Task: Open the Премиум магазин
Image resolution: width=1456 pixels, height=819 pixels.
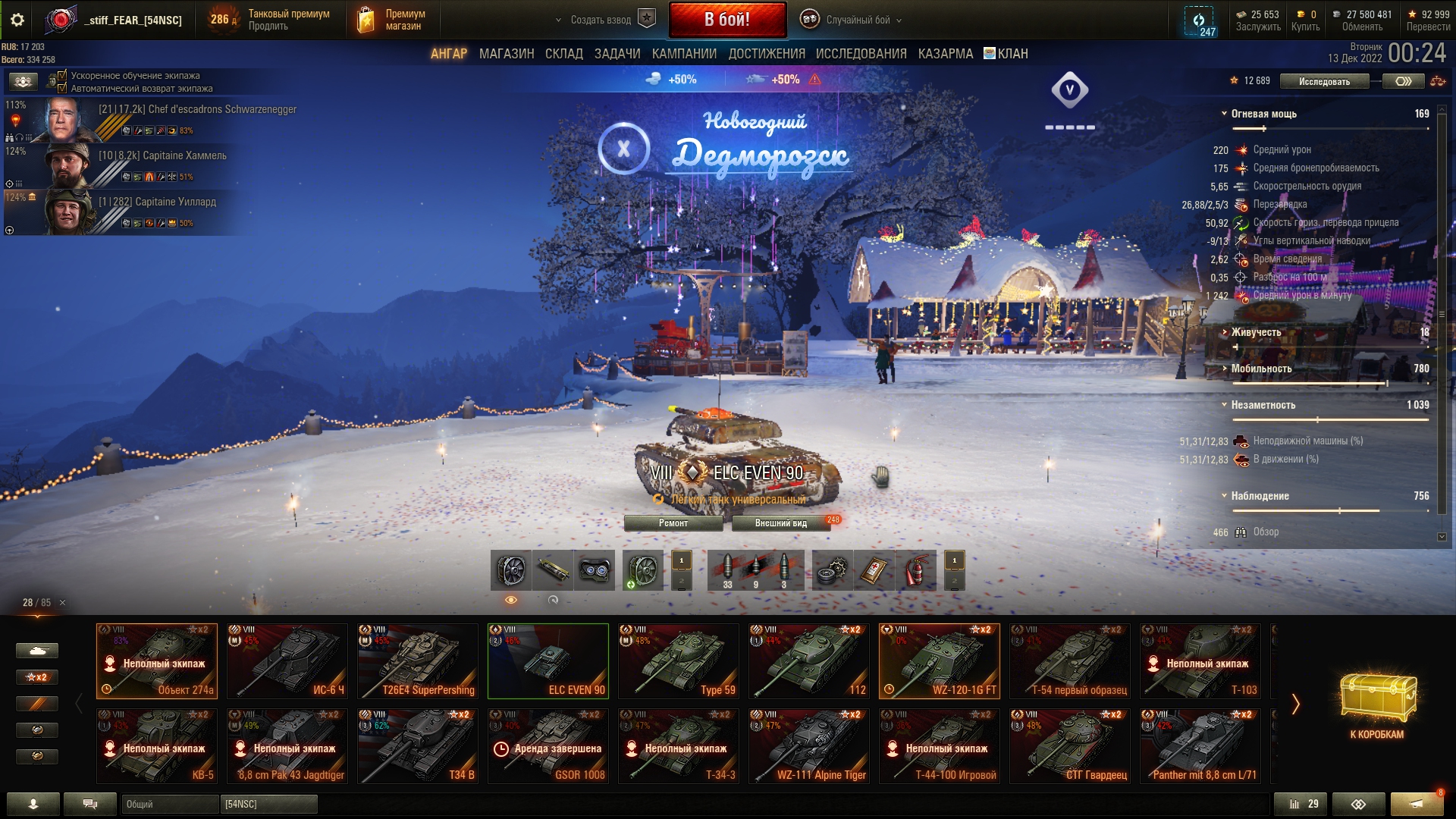Action: pyautogui.click(x=391, y=20)
